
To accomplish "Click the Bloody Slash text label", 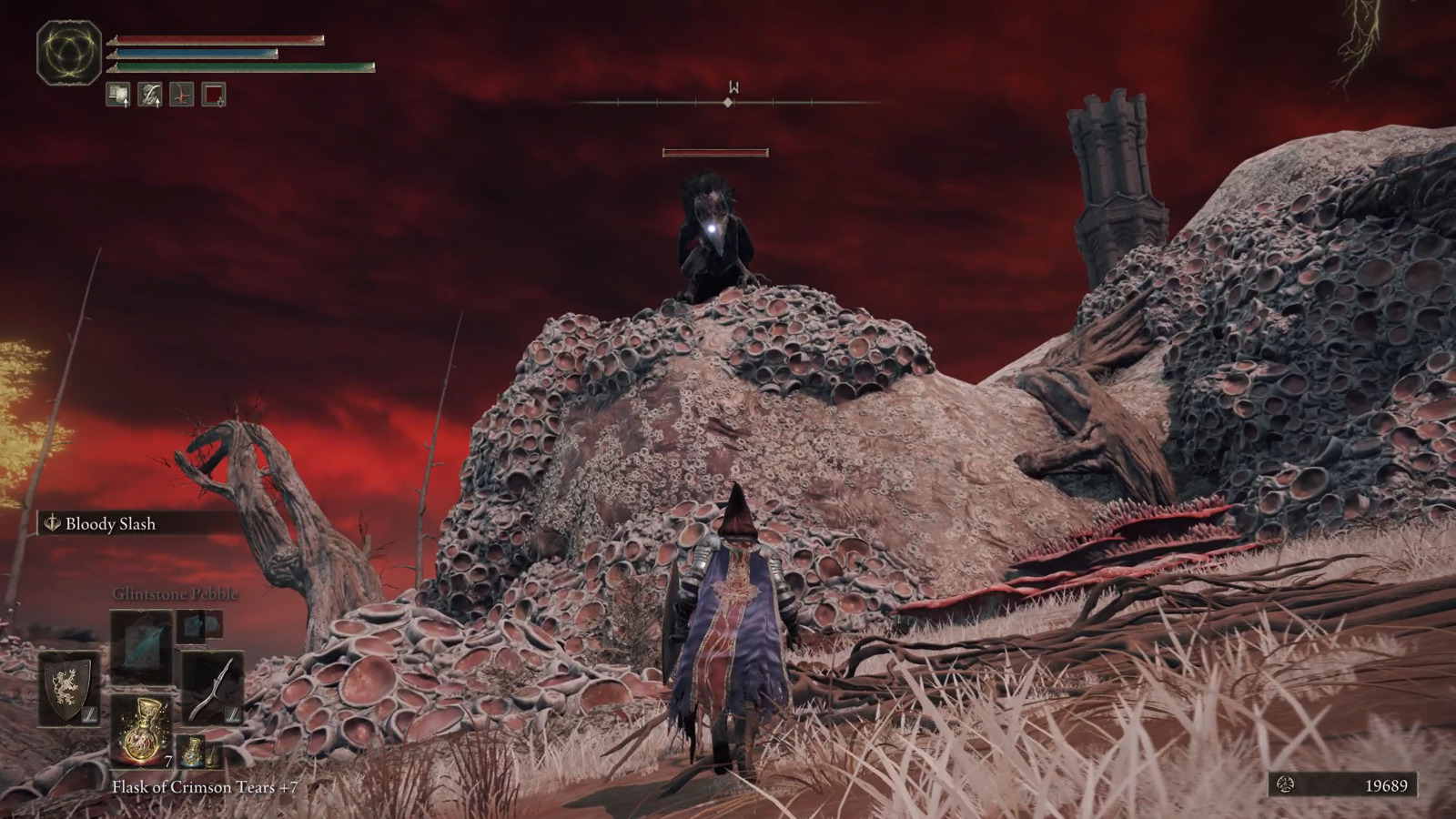I will 111,522.
